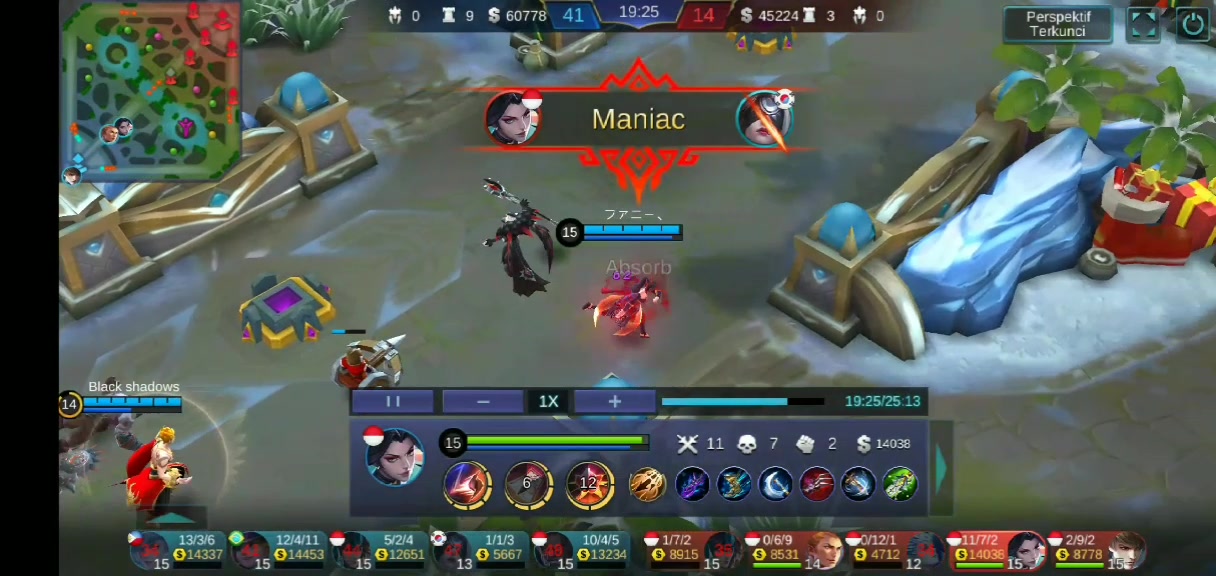Click the crescent scythe item icon
This screenshot has width=1216, height=576.
pos(775,484)
